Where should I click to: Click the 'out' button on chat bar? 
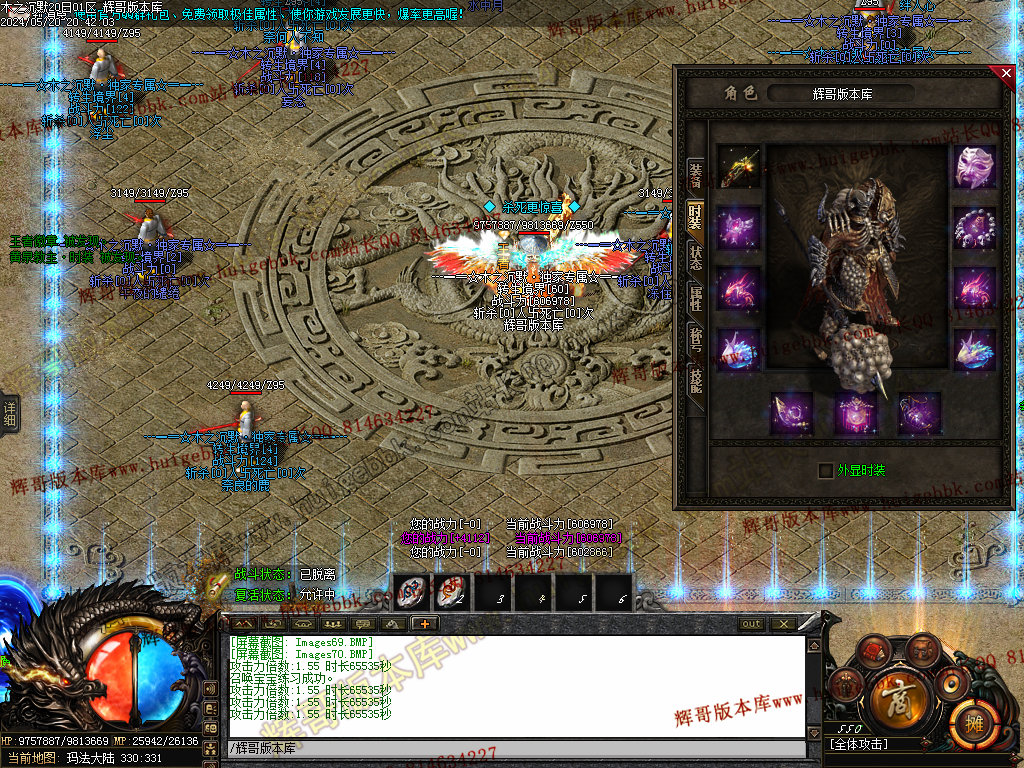click(x=751, y=624)
